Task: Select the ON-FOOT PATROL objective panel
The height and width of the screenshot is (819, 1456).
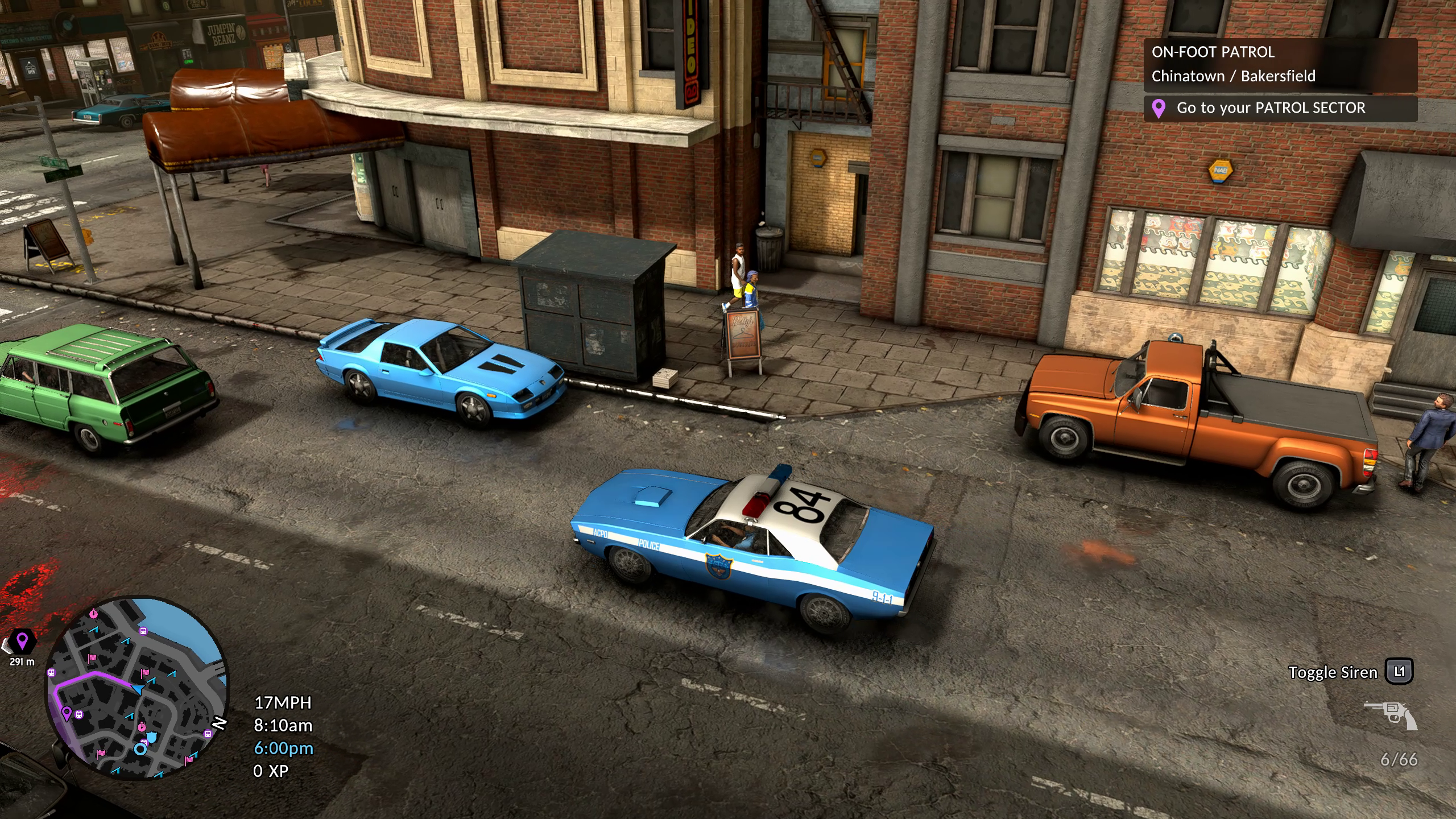Action: [1280, 64]
